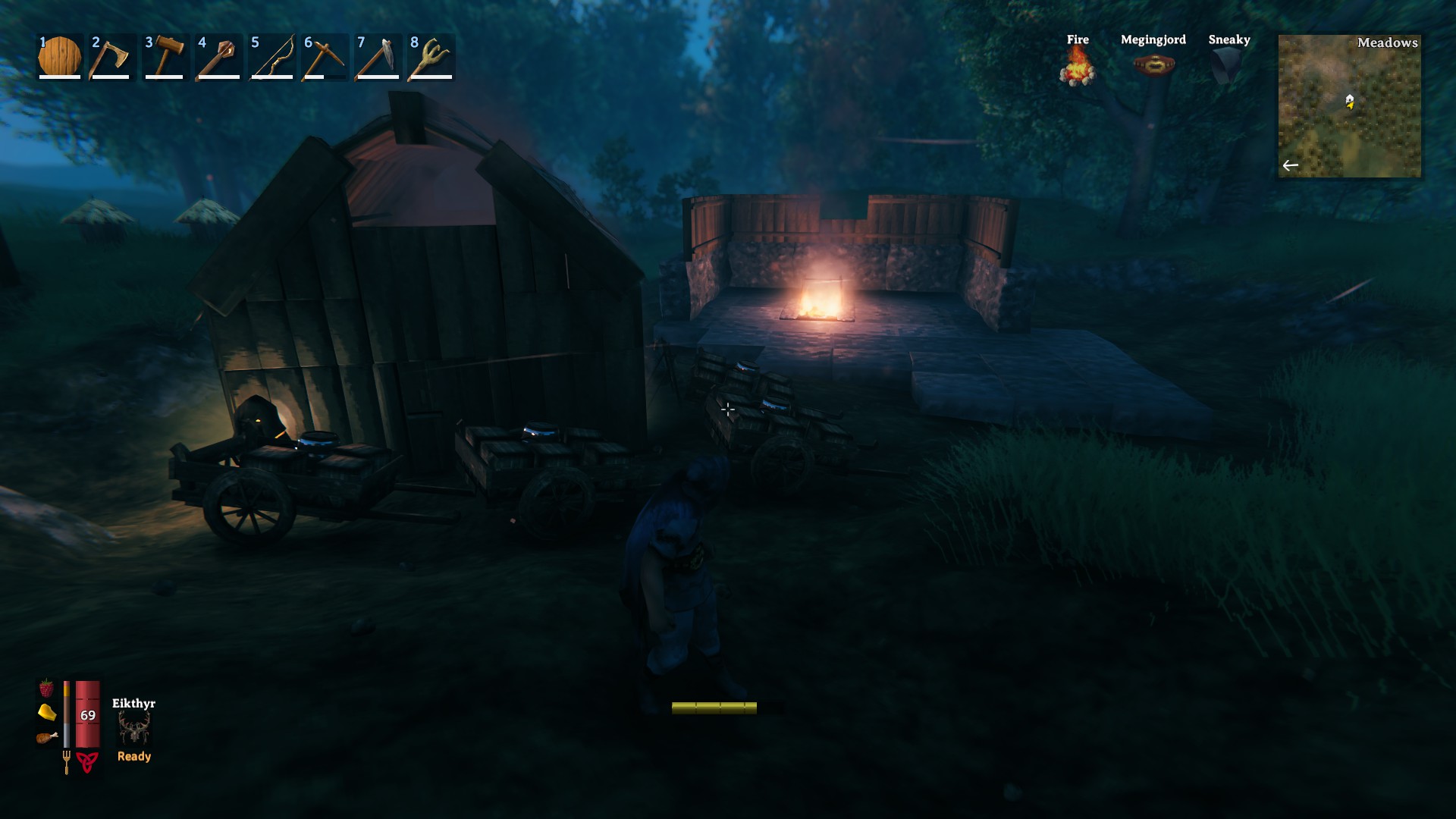Image resolution: width=1456 pixels, height=819 pixels.
Task: Select the crude bow in hotbar slot 5
Action: (x=271, y=56)
